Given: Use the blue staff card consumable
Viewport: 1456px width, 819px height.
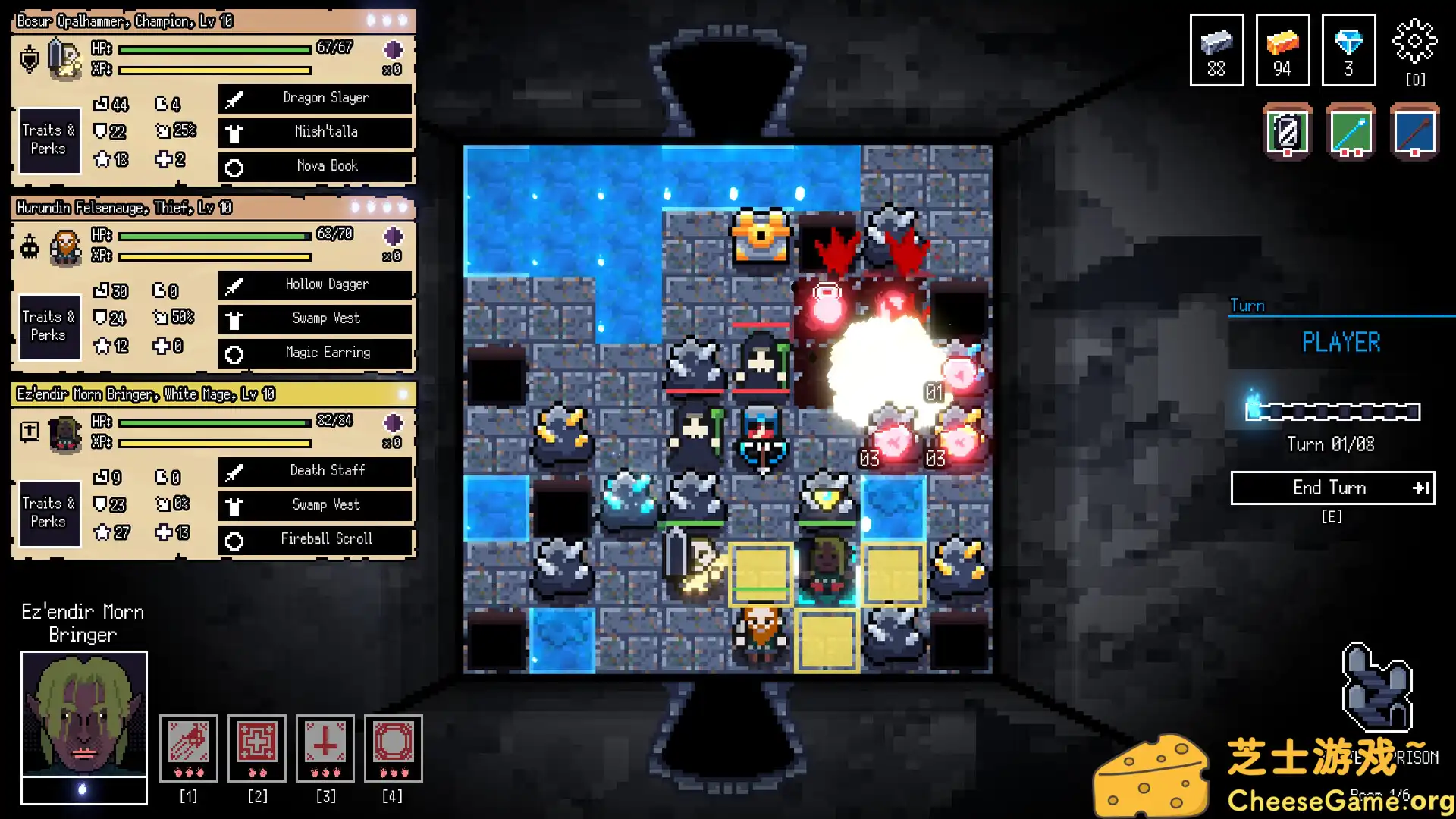Looking at the screenshot, I should (x=1414, y=132).
